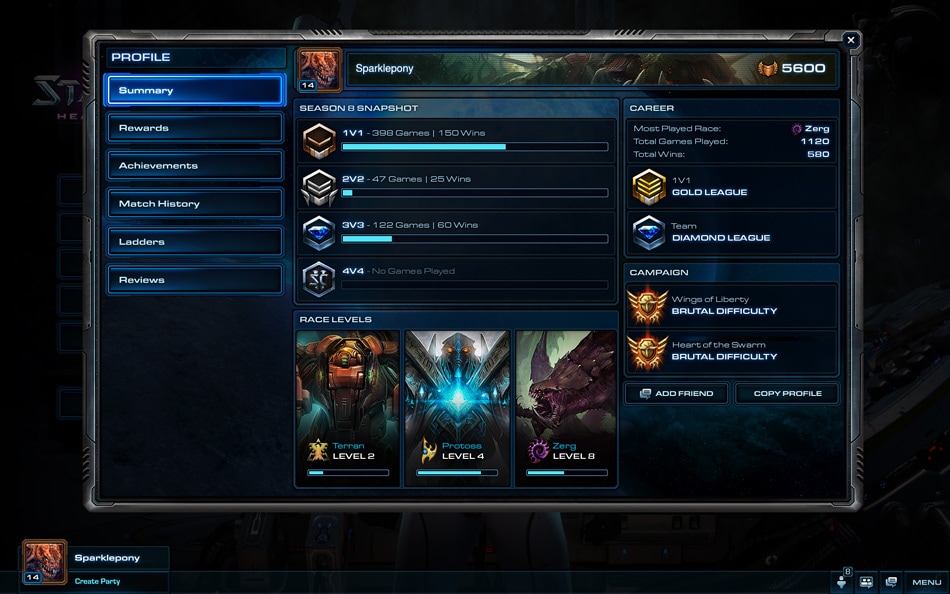The image size is (950, 594).
Task: Select the 1V1 season snapshot row
Action: pyautogui.click(x=457, y=140)
